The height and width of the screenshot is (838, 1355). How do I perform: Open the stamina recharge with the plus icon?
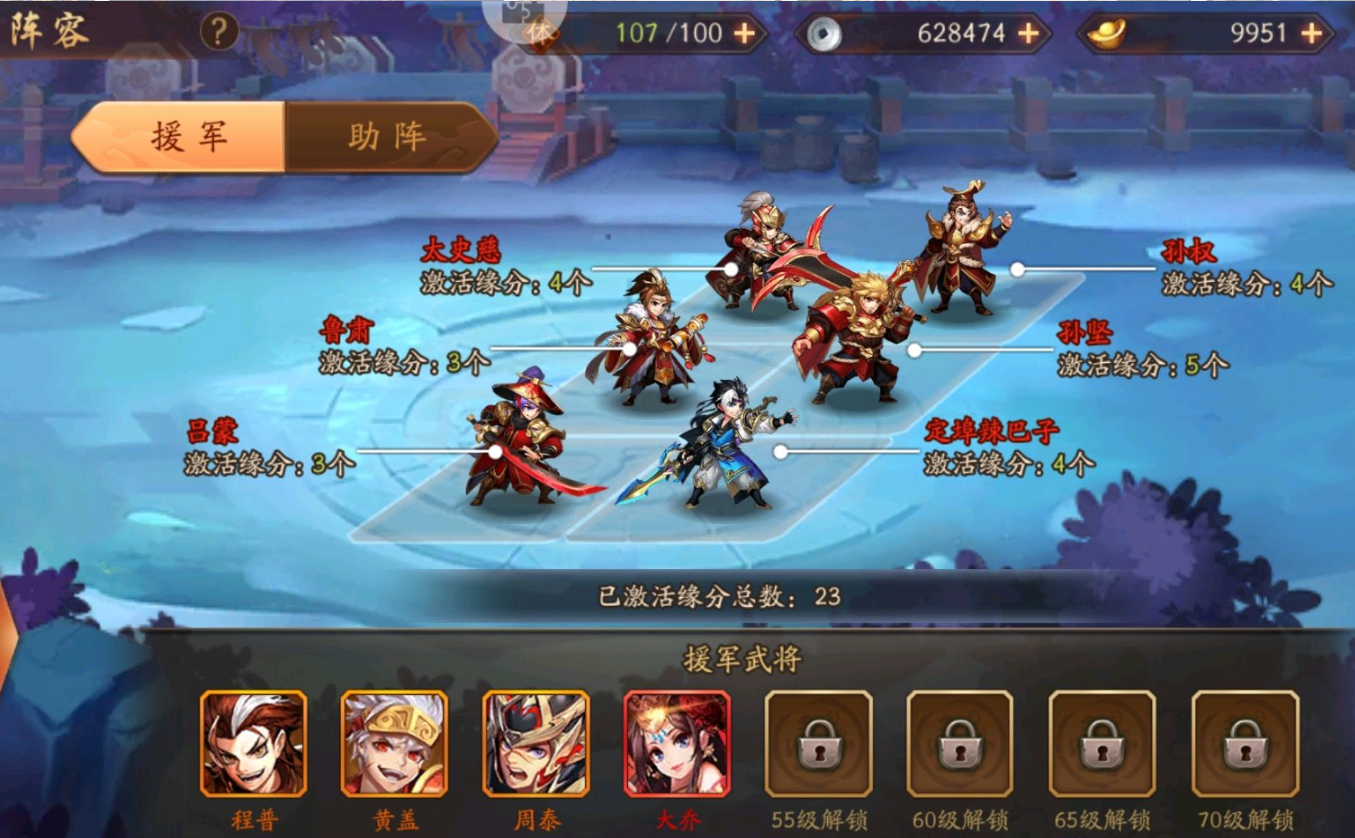[741, 33]
